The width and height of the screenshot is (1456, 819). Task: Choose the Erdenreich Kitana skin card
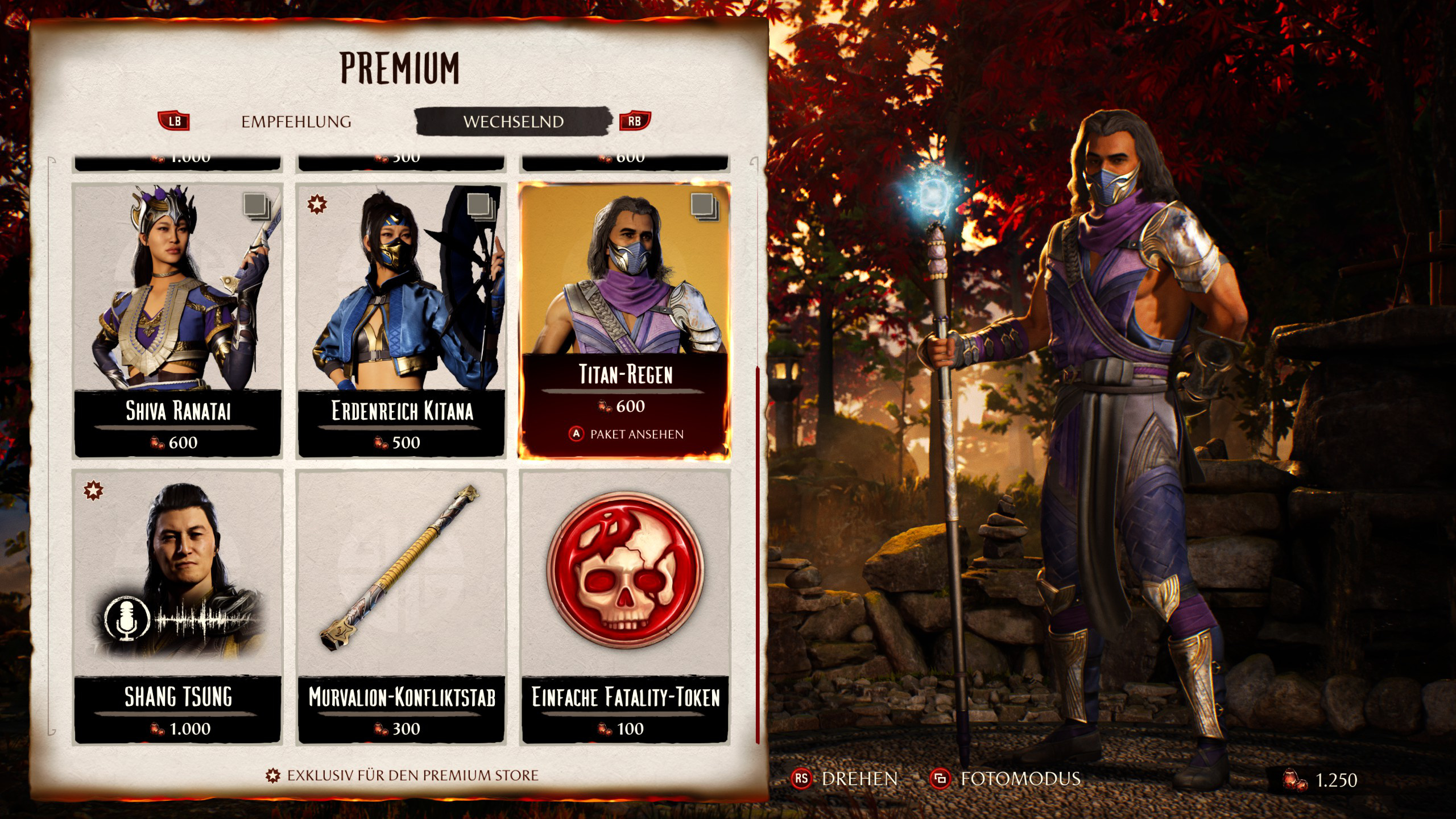click(x=401, y=320)
